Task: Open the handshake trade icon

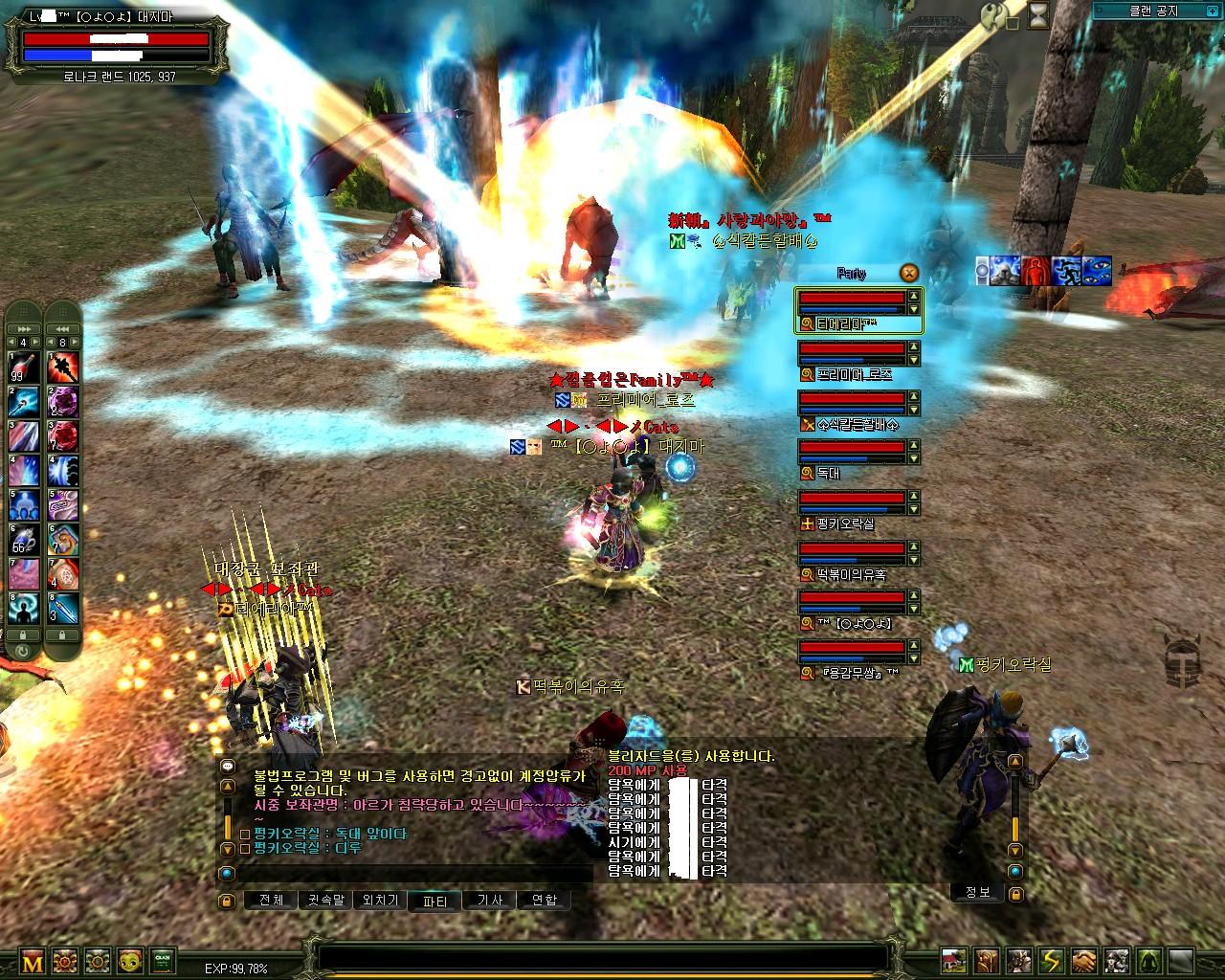Action: [1083, 961]
